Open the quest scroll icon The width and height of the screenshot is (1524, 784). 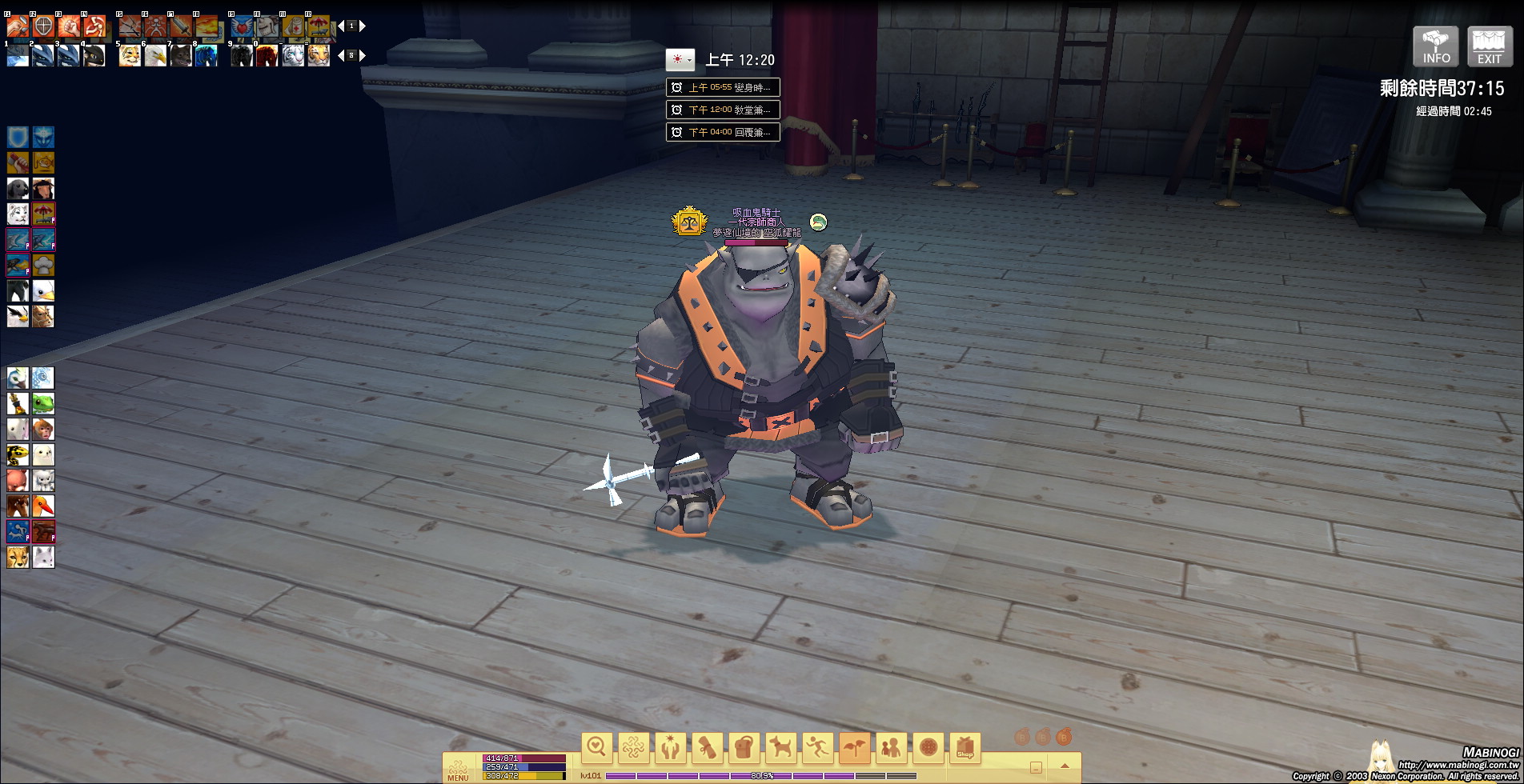point(708,748)
